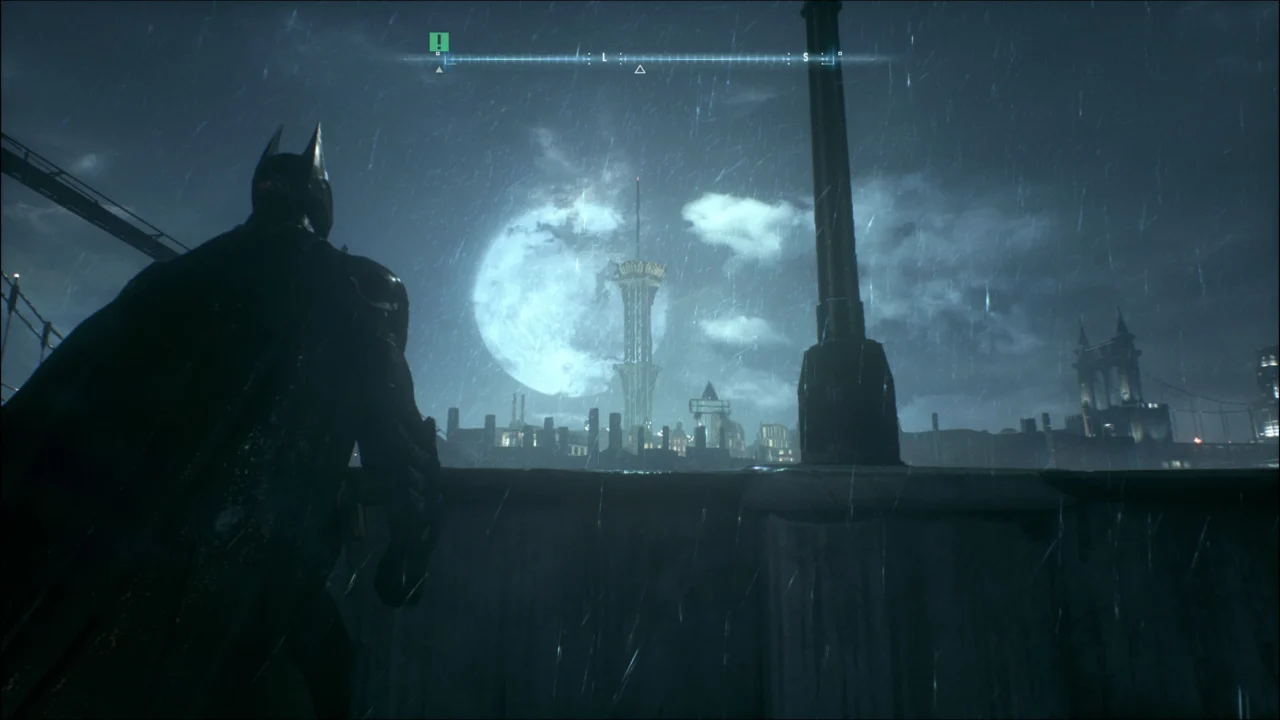The width and height of the screenshot is (1280, 720).
Task: Select the dotted tick divider left of the L marker
Action: (589, 57)
